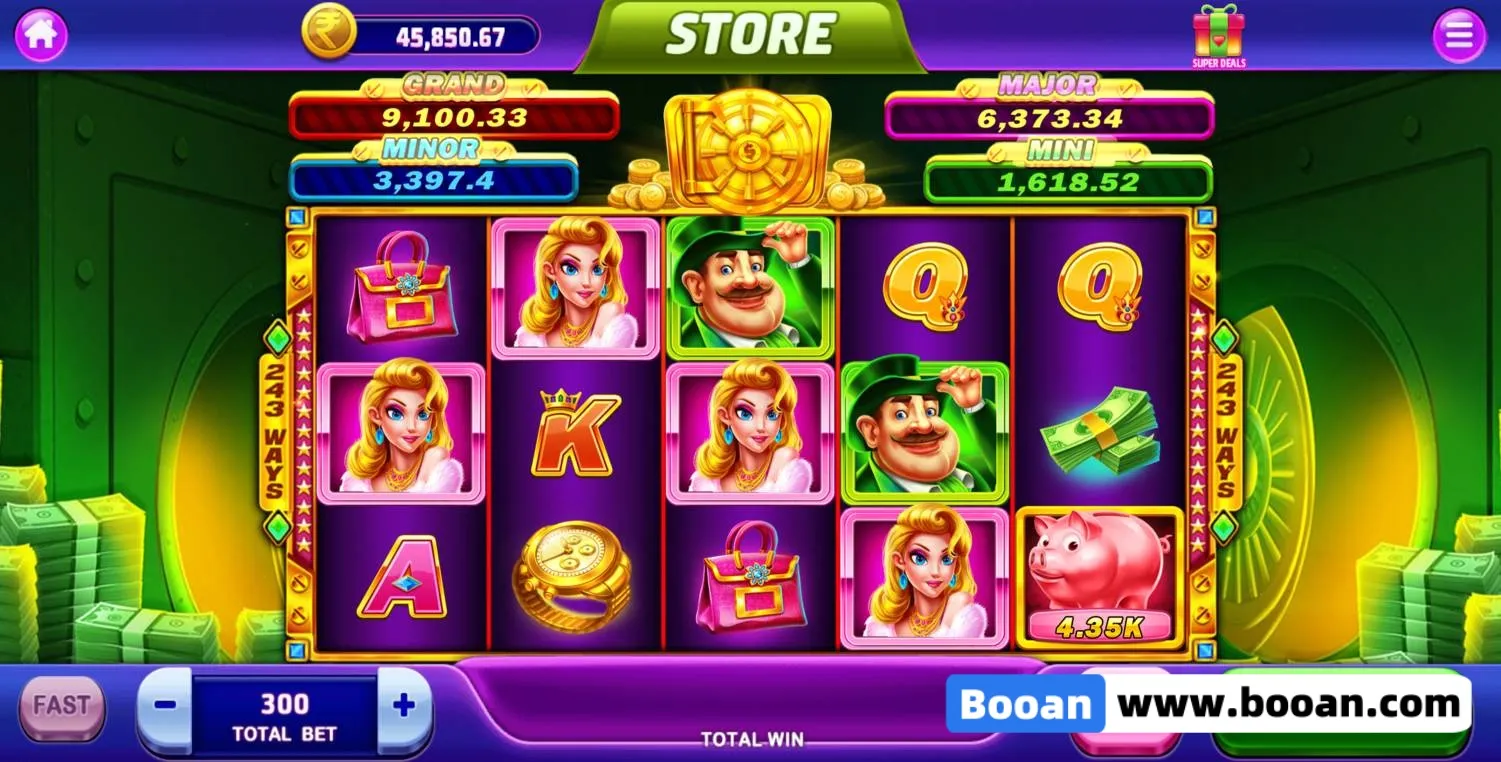Toggle FAST spin mode

62,706
